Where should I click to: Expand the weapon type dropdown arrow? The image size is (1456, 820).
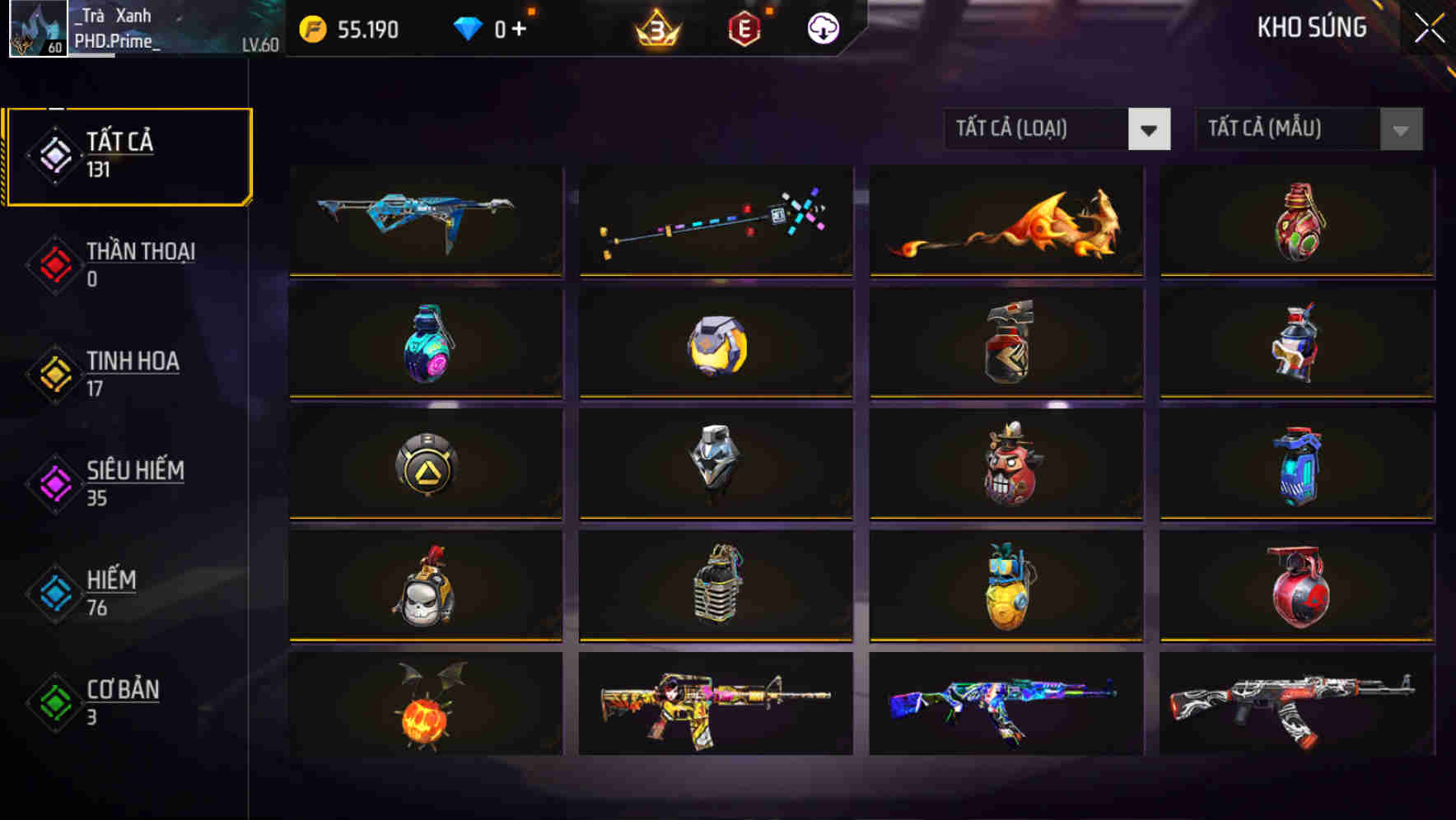[x=1150, y=129]
